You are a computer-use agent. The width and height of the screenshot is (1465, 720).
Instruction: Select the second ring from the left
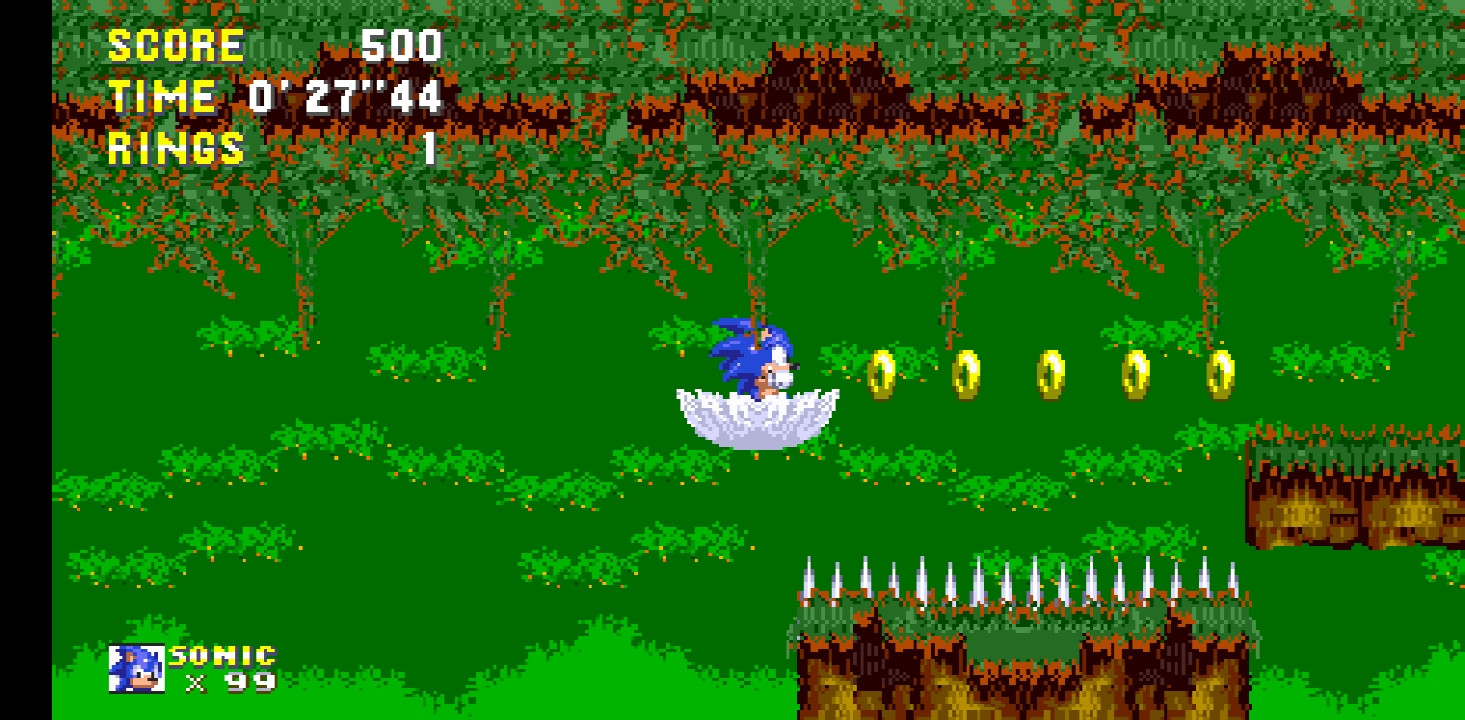967,374
